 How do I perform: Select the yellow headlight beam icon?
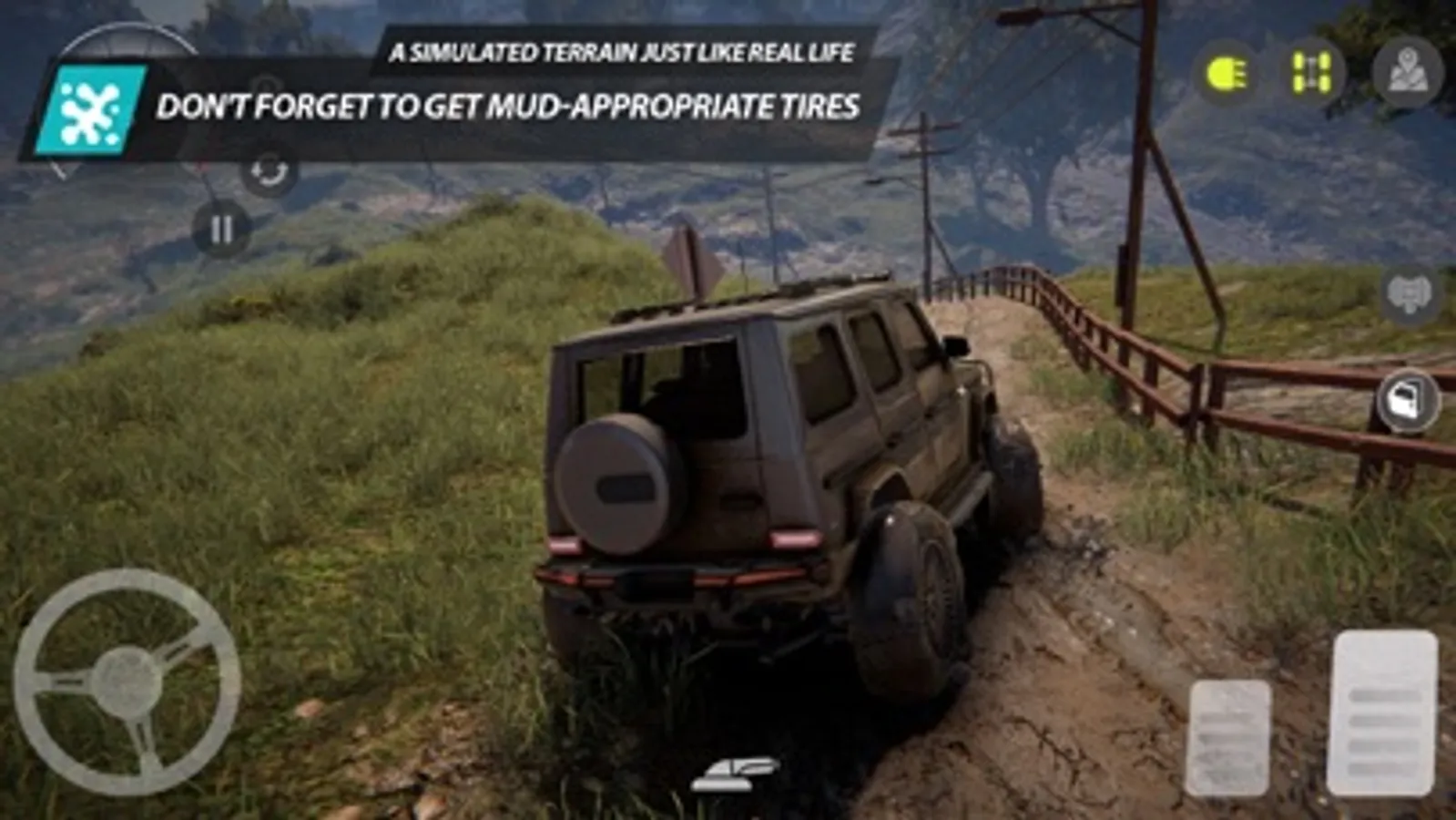pos(1225,70)
